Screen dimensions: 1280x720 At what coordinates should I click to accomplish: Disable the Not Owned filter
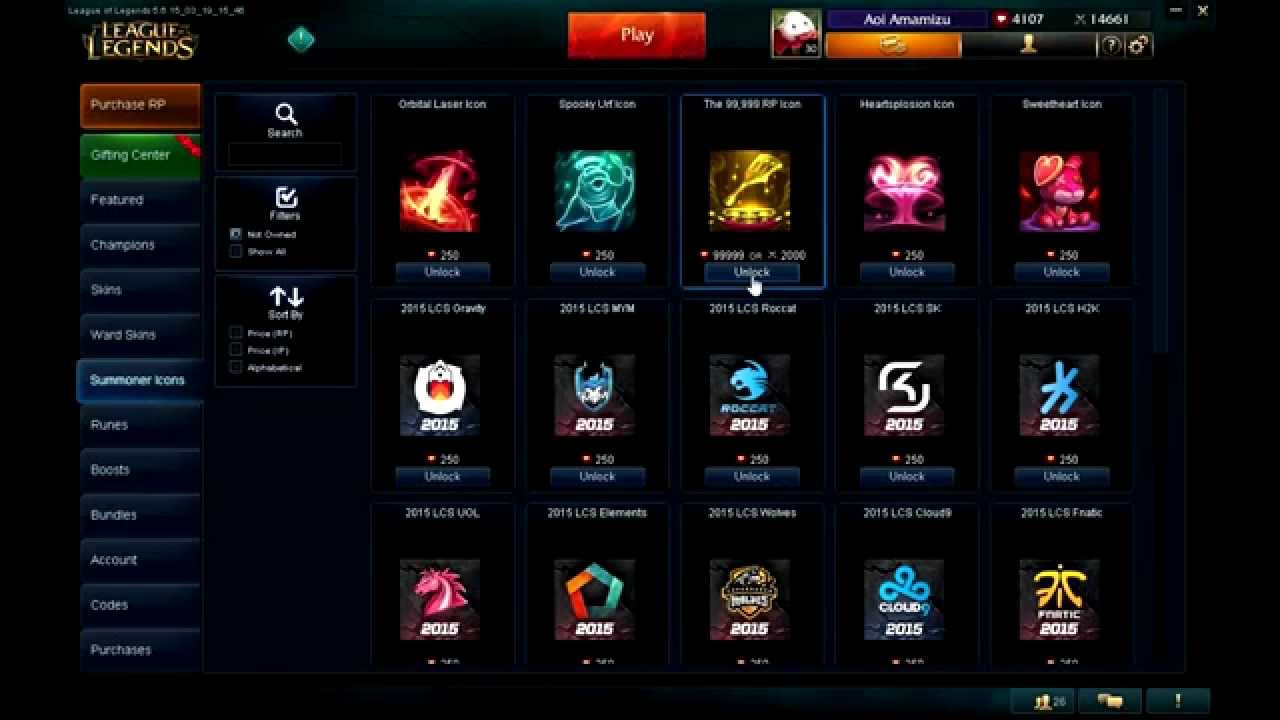237,234
